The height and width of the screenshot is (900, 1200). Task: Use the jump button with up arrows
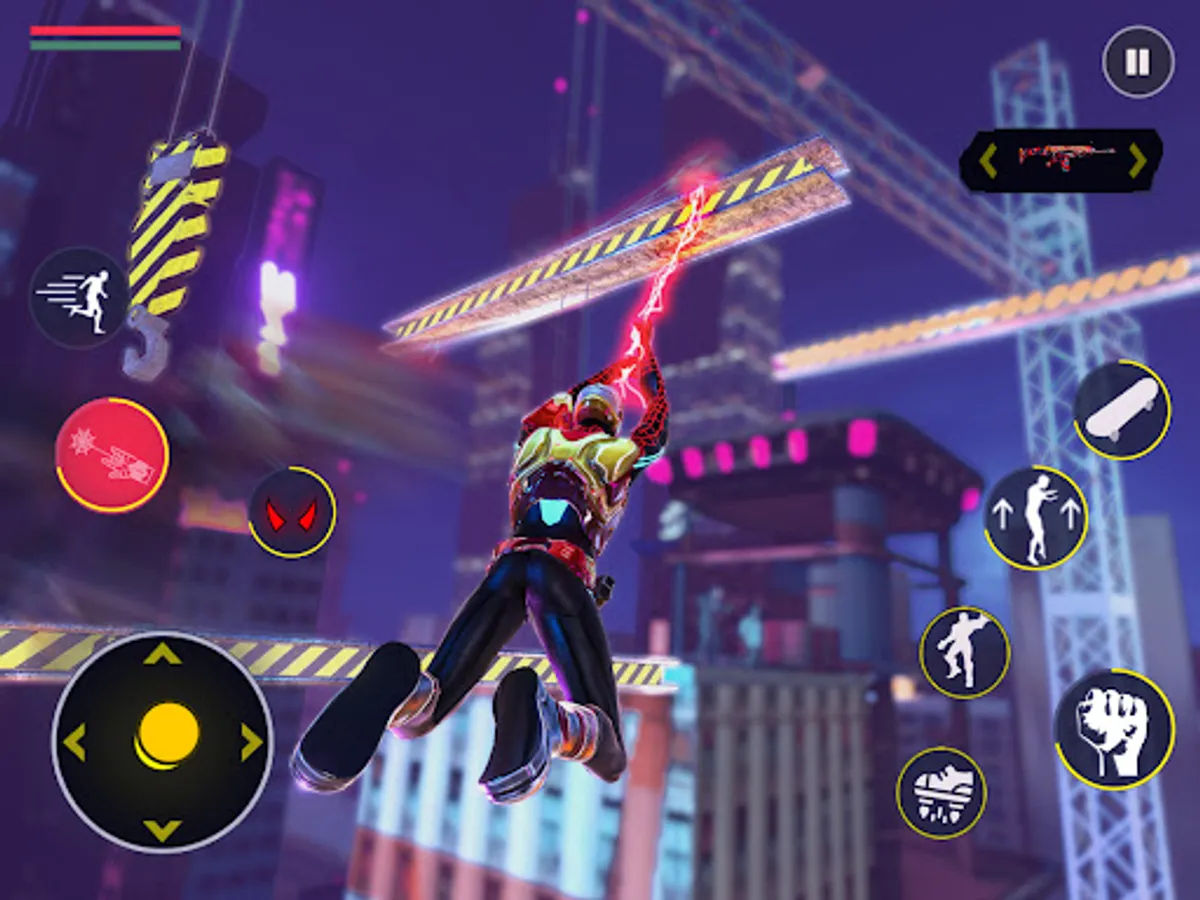click(1035, 517)
